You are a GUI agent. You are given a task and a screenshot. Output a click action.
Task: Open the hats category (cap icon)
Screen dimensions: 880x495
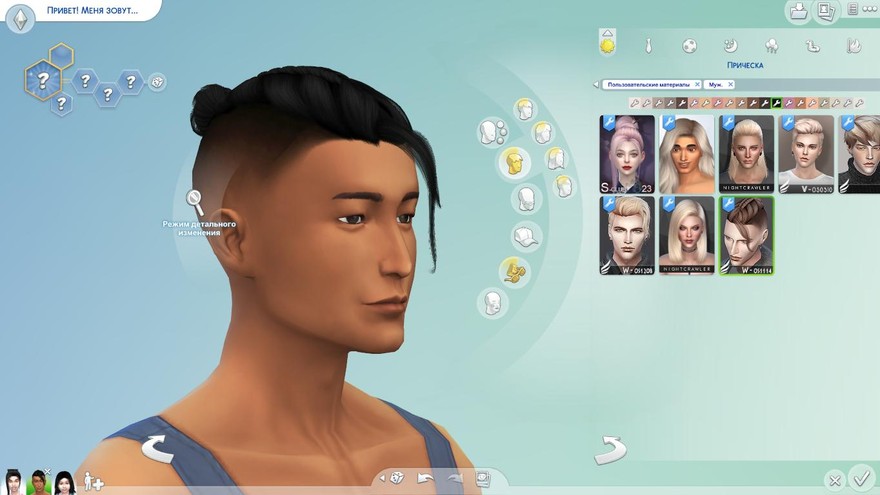click(x=525, y=236)
